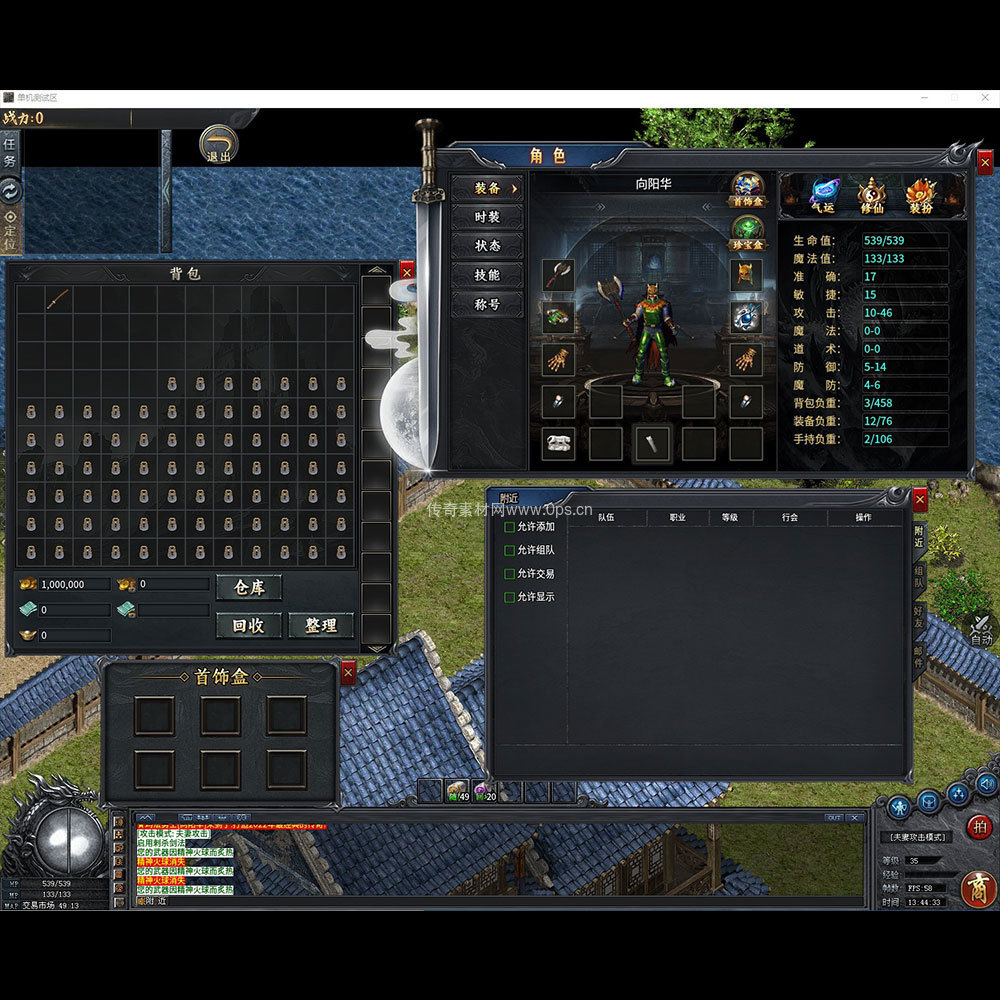The image size is (1000, 1000).
Task: Select the equipped helmet slot
Action: coord(746,275)
